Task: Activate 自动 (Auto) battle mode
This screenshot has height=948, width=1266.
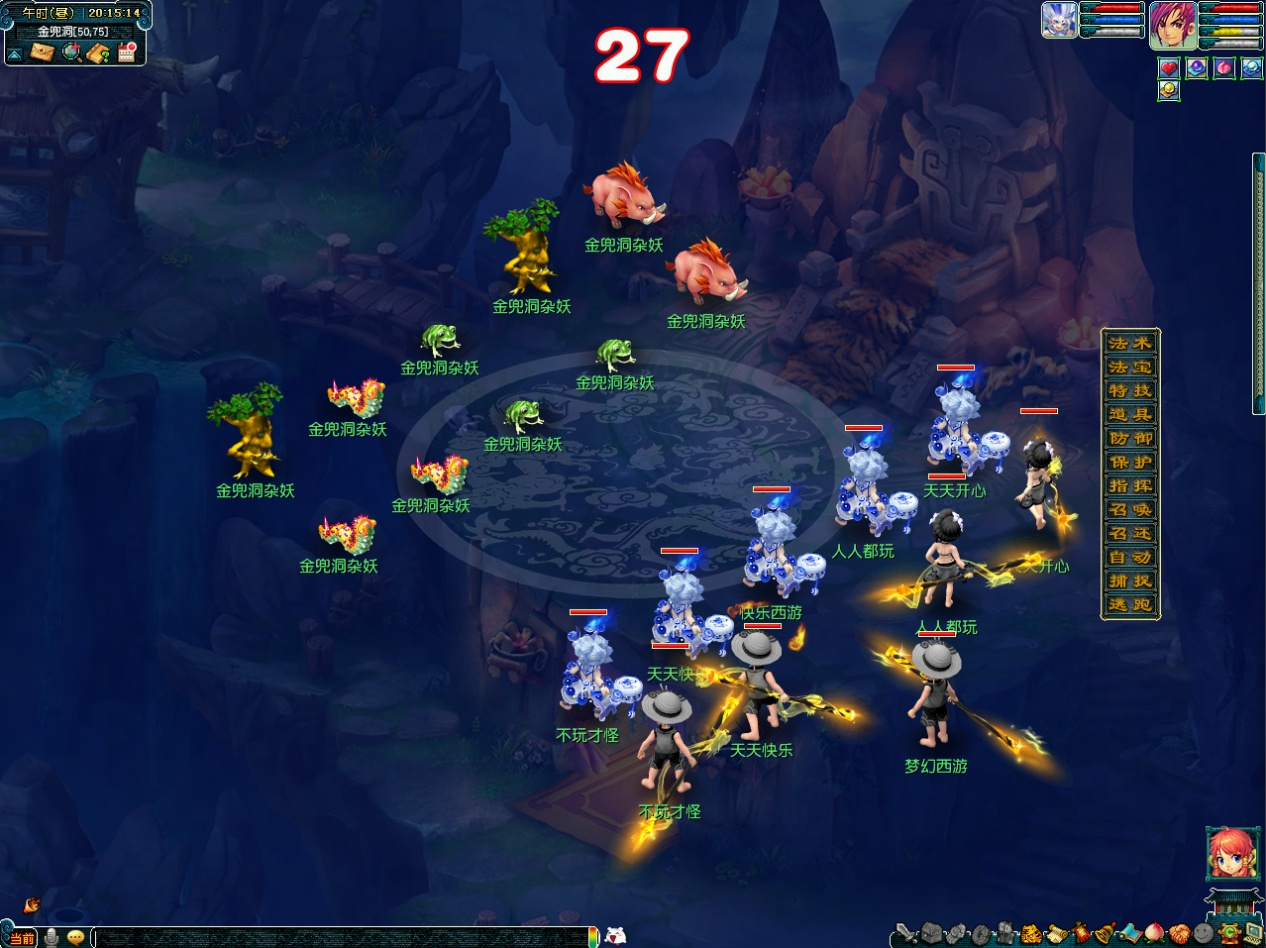Action: point(1130,557)
